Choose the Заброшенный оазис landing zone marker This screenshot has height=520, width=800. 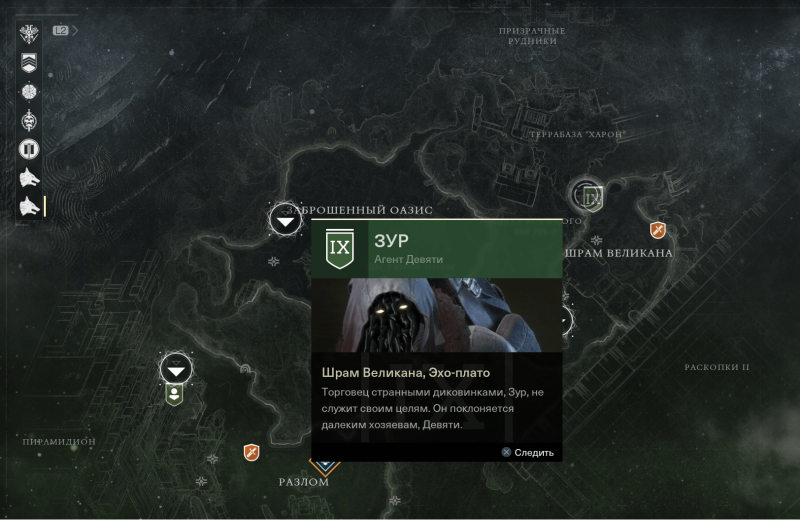(x=286, y=219)
